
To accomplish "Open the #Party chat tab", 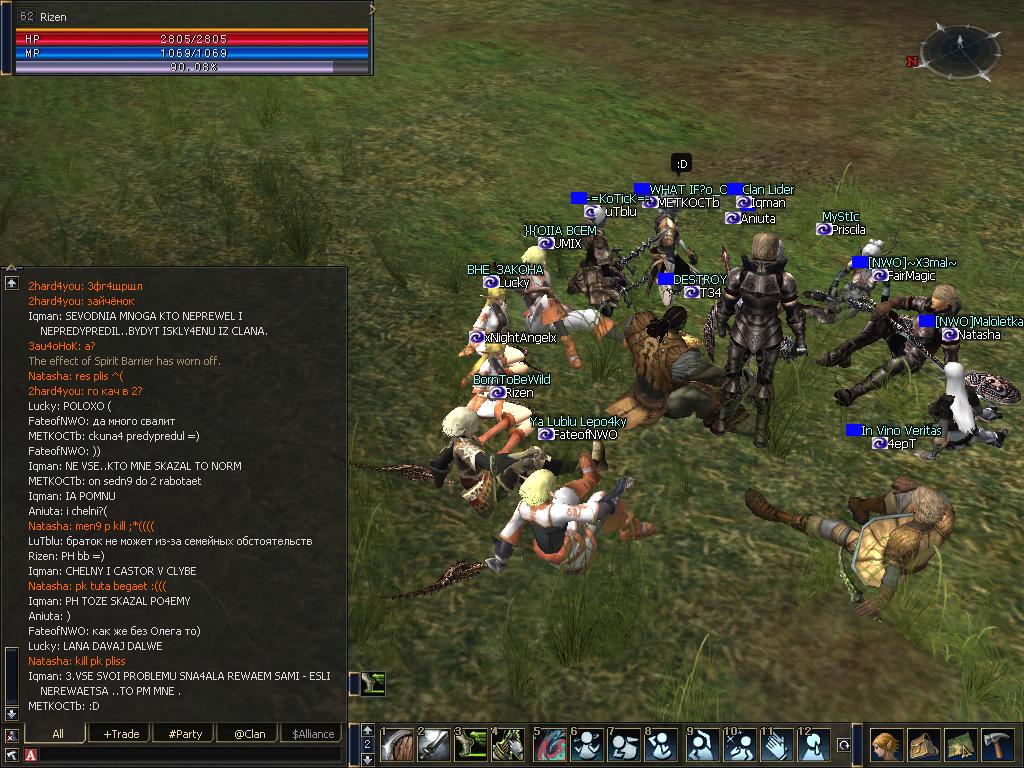I will pos(185,733).
